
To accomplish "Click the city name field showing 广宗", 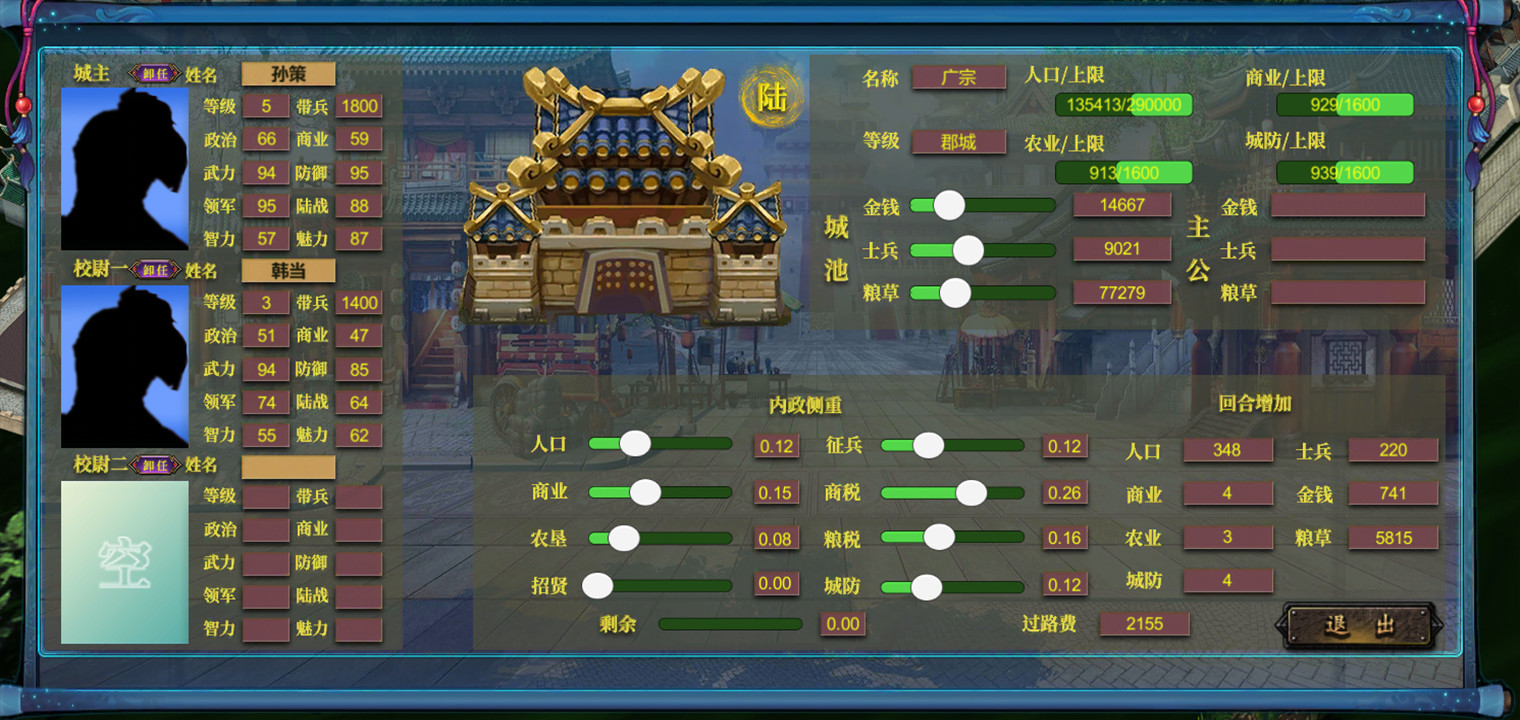I will click(x=957, y=77).
